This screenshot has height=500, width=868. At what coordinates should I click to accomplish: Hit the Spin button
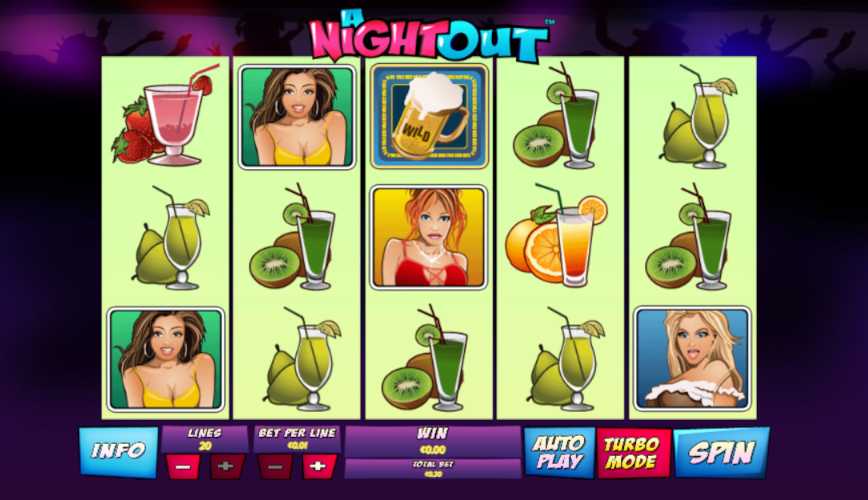click(x=721, y=452)
